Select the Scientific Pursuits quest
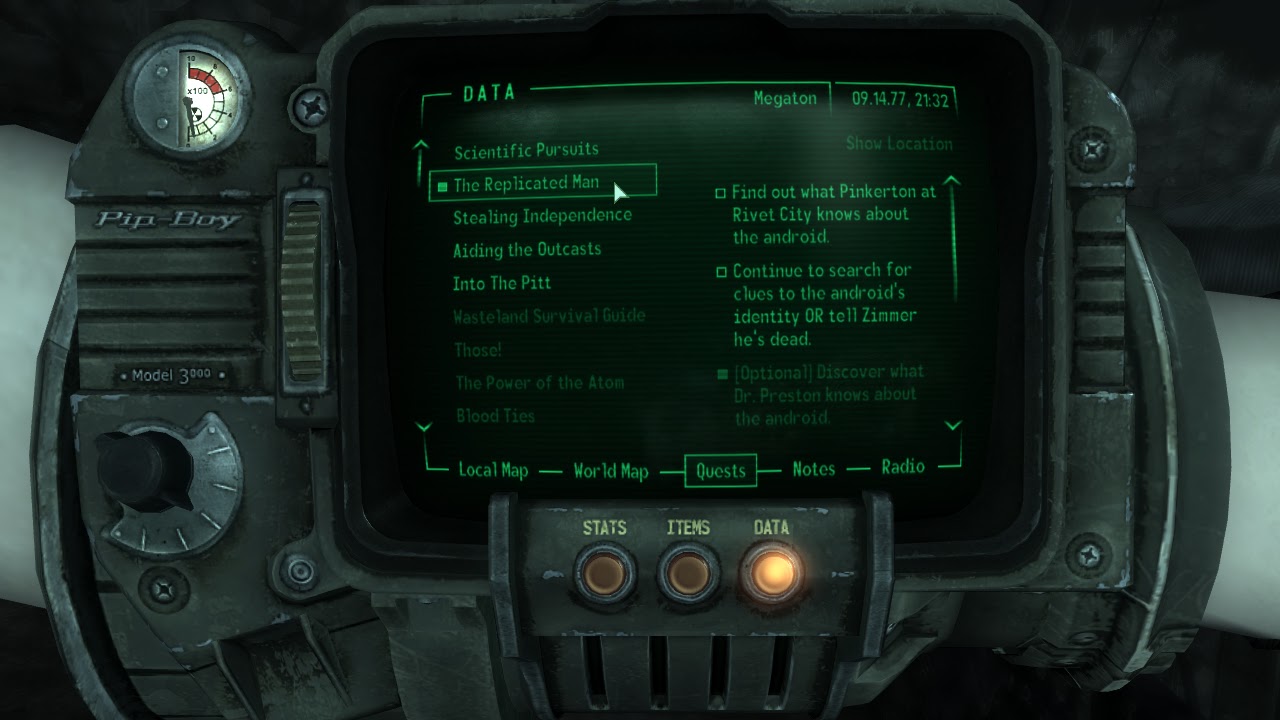1280x720 pixels. pyautogui.click(x=526, y=151)
